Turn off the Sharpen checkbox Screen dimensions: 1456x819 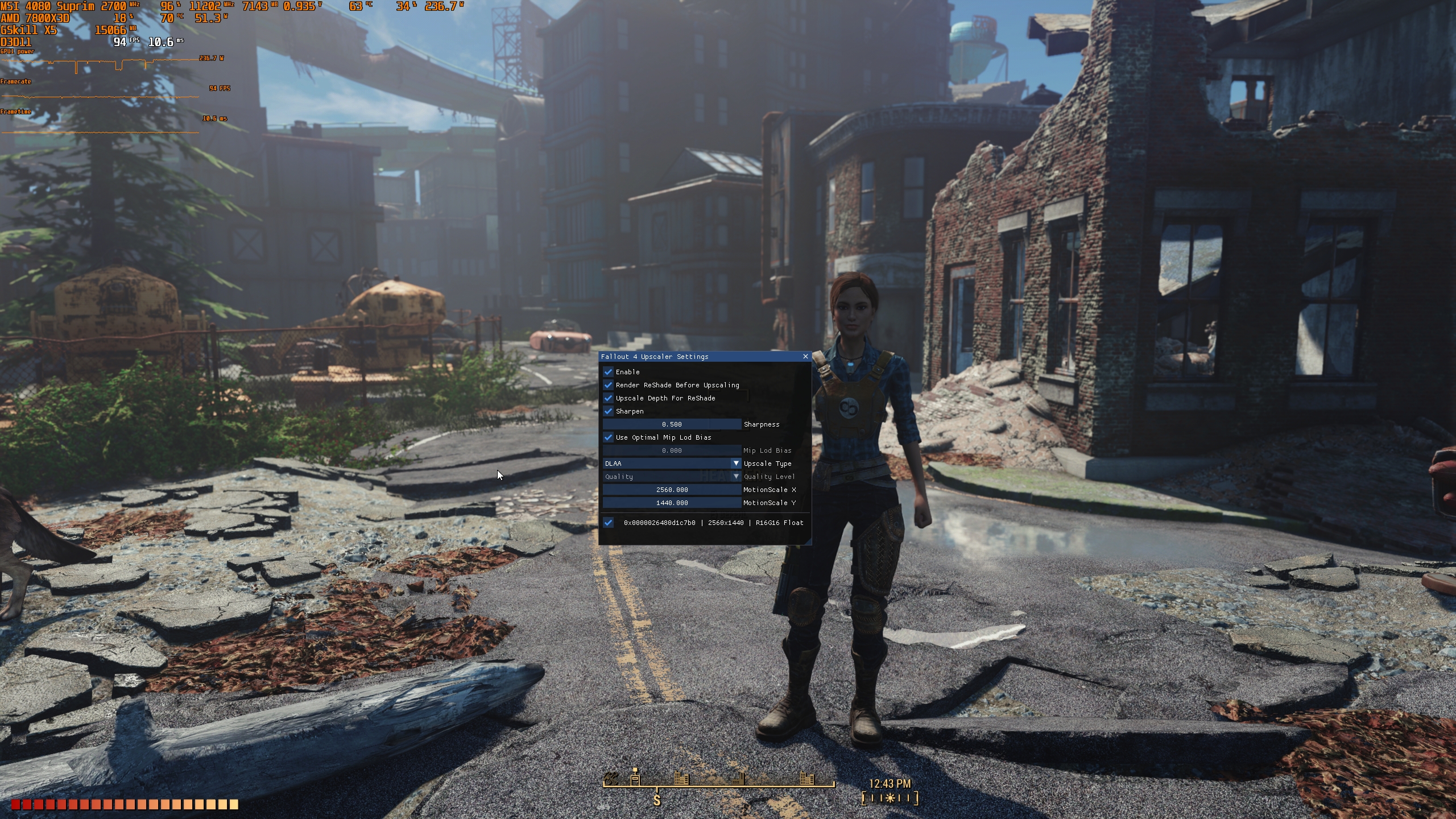[609, 411]
